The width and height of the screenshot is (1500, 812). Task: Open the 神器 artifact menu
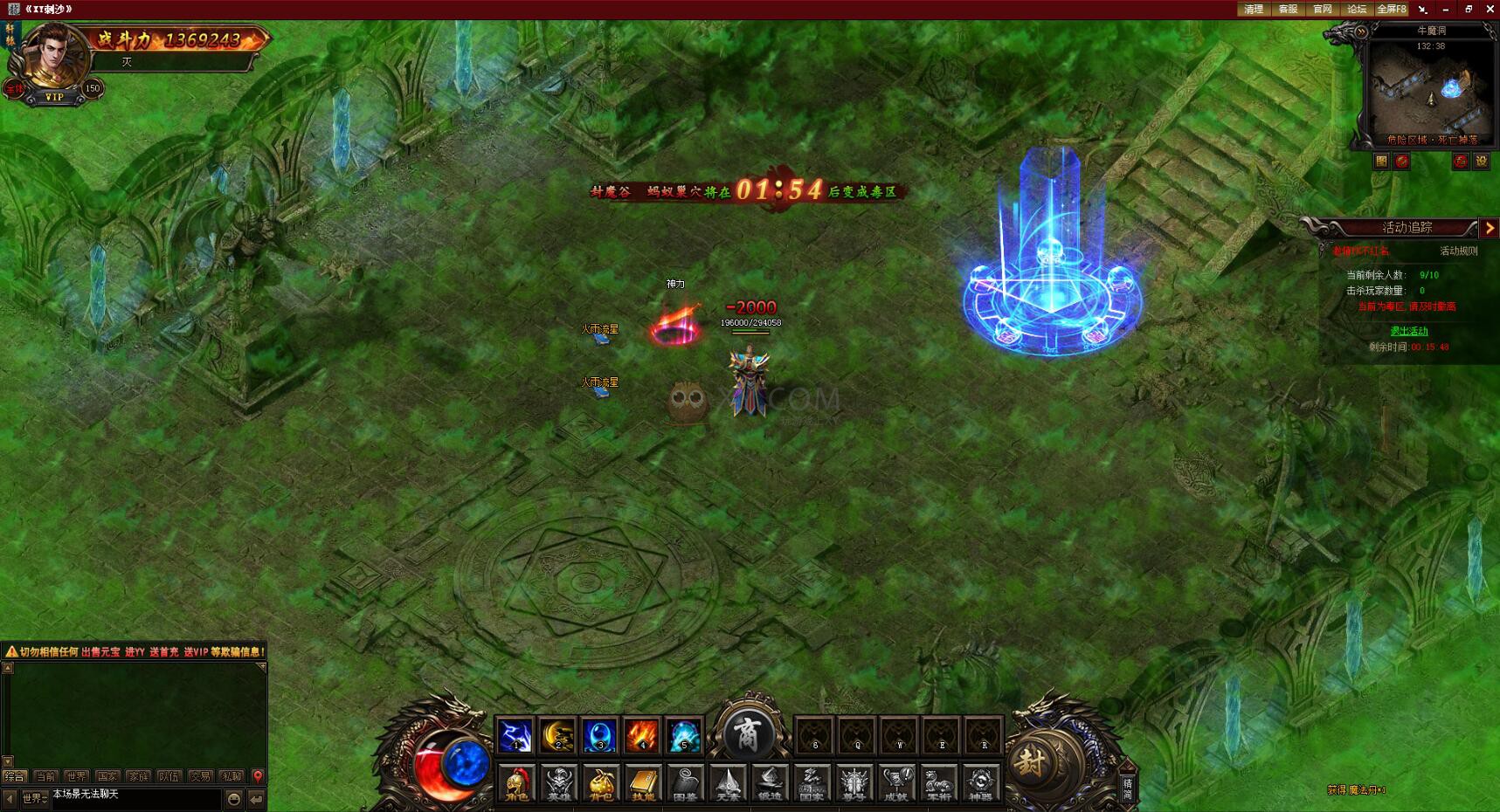tap(980, 783)
